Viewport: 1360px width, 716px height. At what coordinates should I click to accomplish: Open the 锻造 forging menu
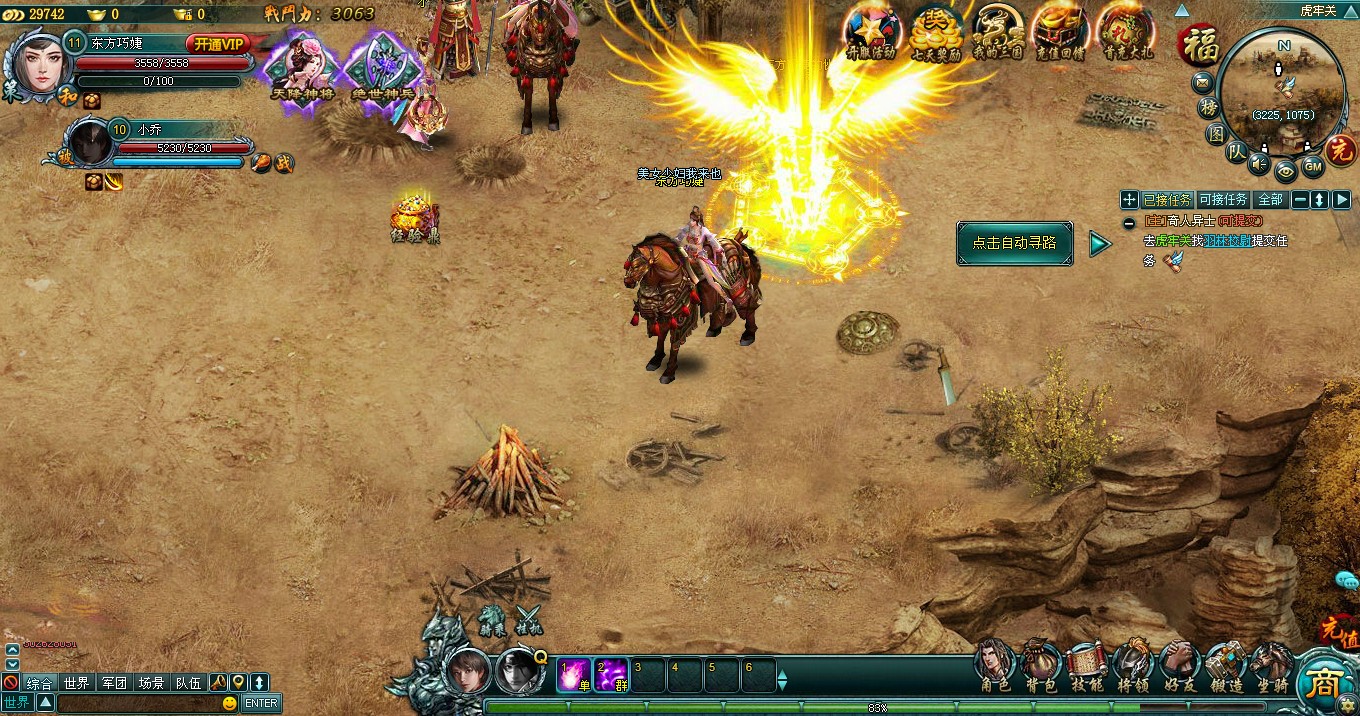pos(1225,665)
